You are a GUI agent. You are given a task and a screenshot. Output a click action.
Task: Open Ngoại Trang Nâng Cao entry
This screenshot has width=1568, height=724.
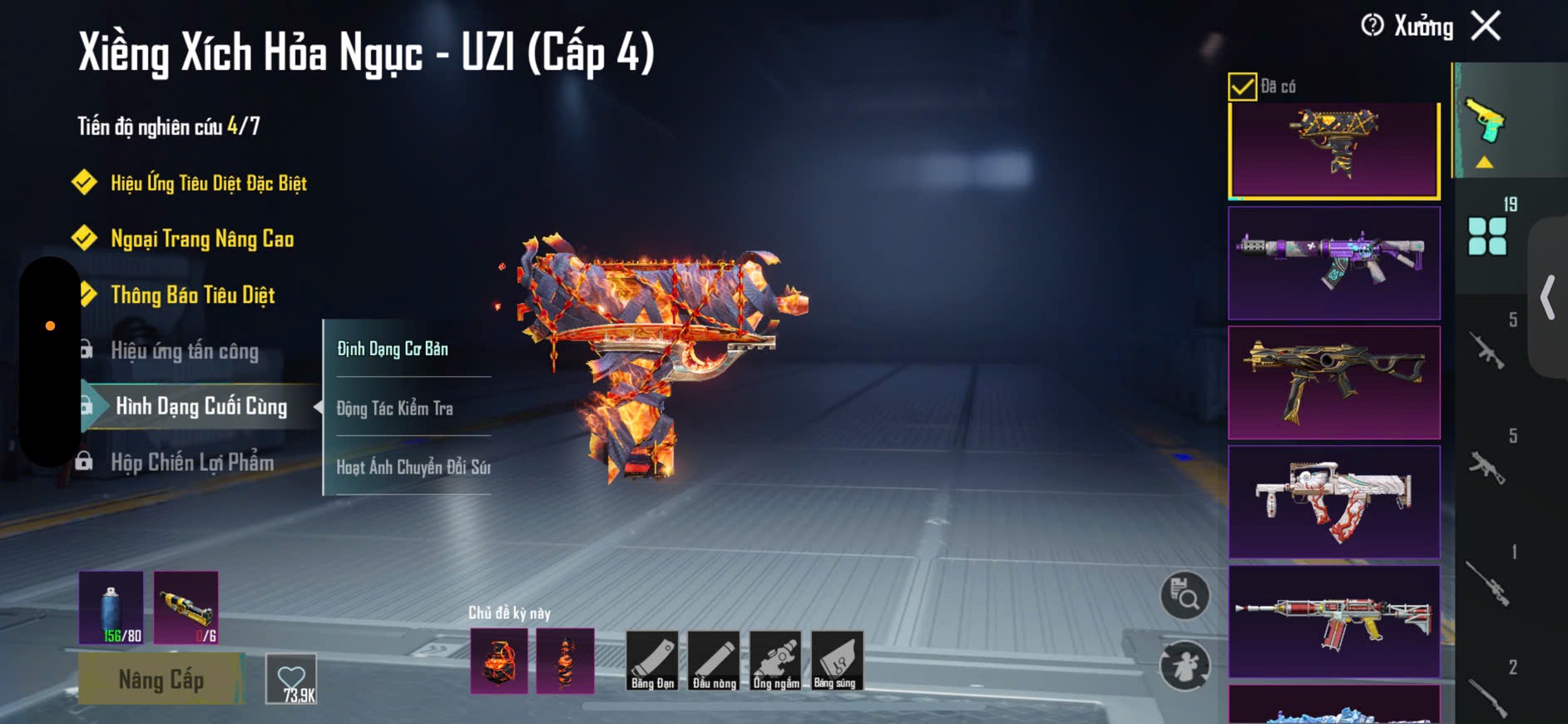pyautogui.click(x=202, y=239)
